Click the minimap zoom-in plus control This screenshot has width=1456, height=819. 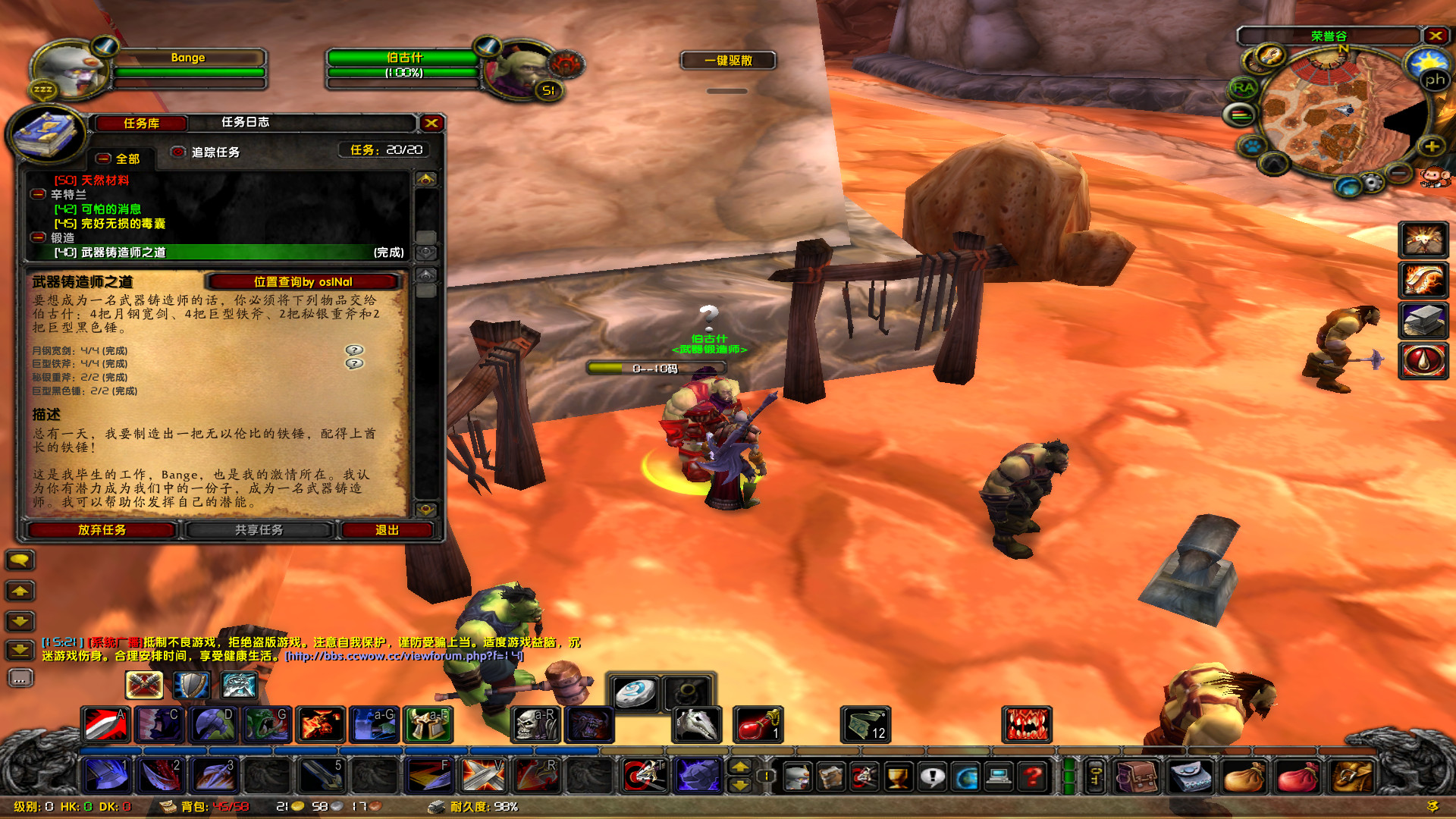[x=1432, y=146]
